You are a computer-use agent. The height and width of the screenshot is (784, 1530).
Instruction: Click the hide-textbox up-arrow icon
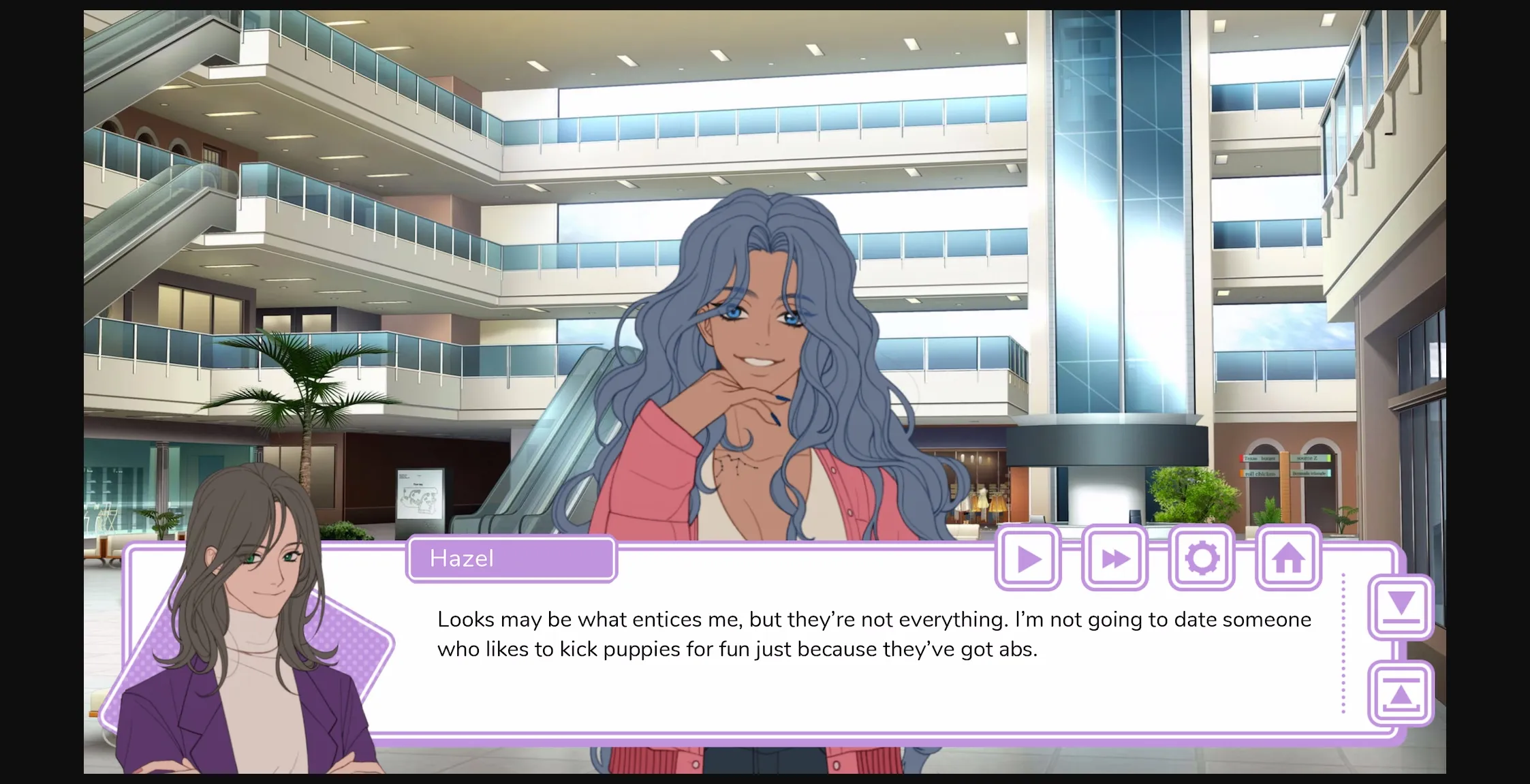point(1401,695)
